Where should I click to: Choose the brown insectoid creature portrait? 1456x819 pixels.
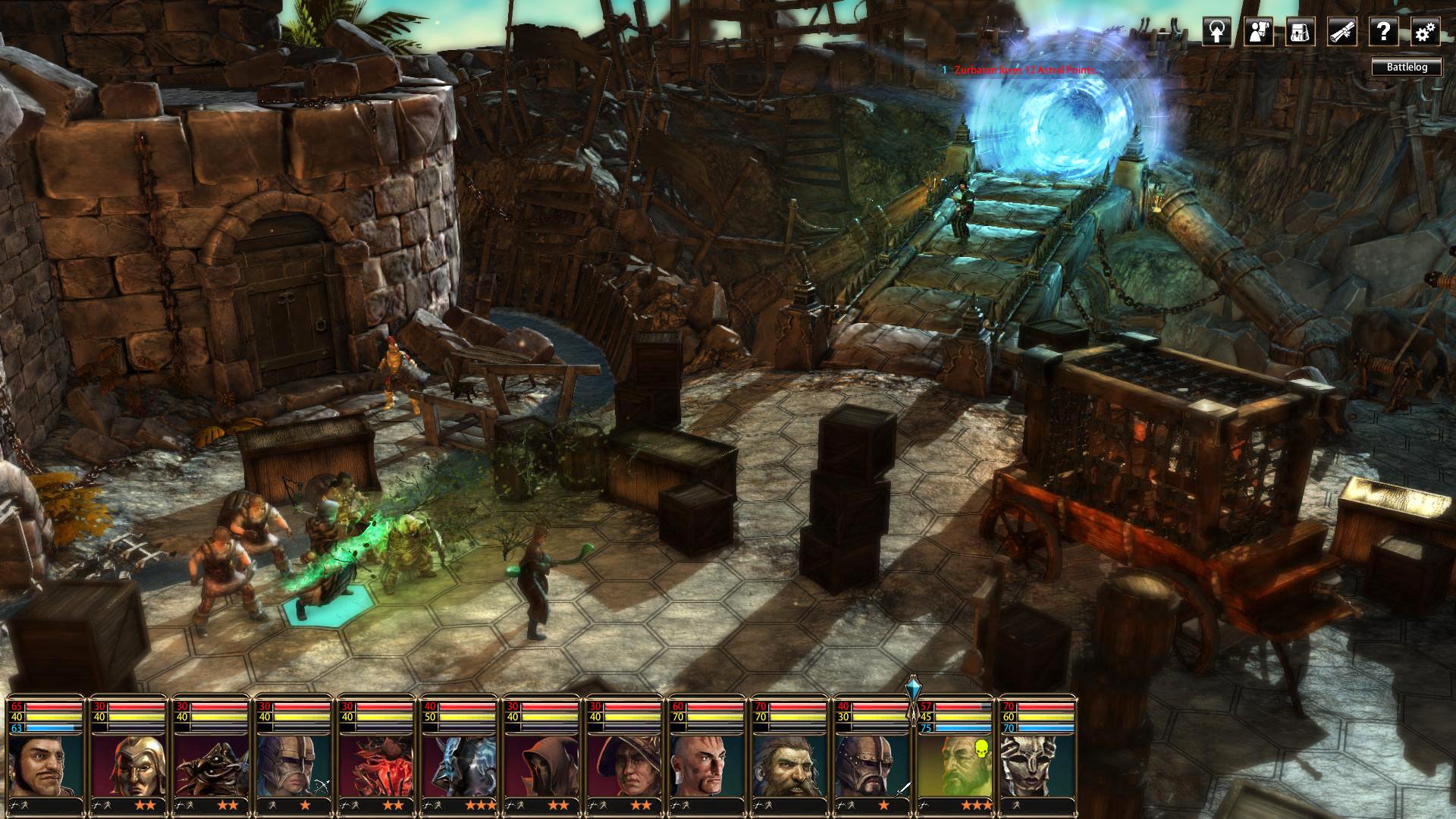(211, 764)
